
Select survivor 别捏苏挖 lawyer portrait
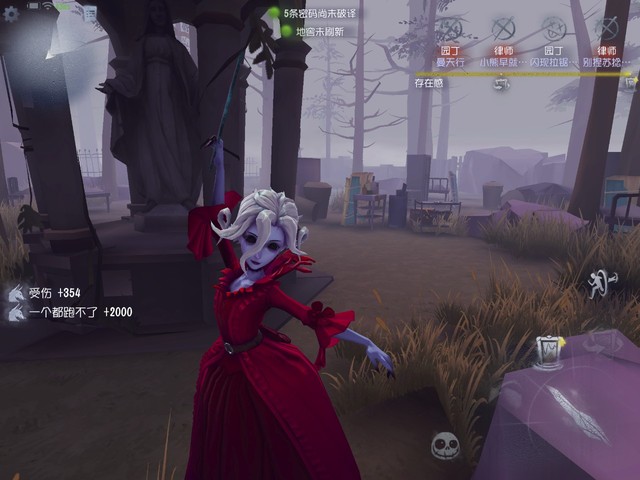606,29
